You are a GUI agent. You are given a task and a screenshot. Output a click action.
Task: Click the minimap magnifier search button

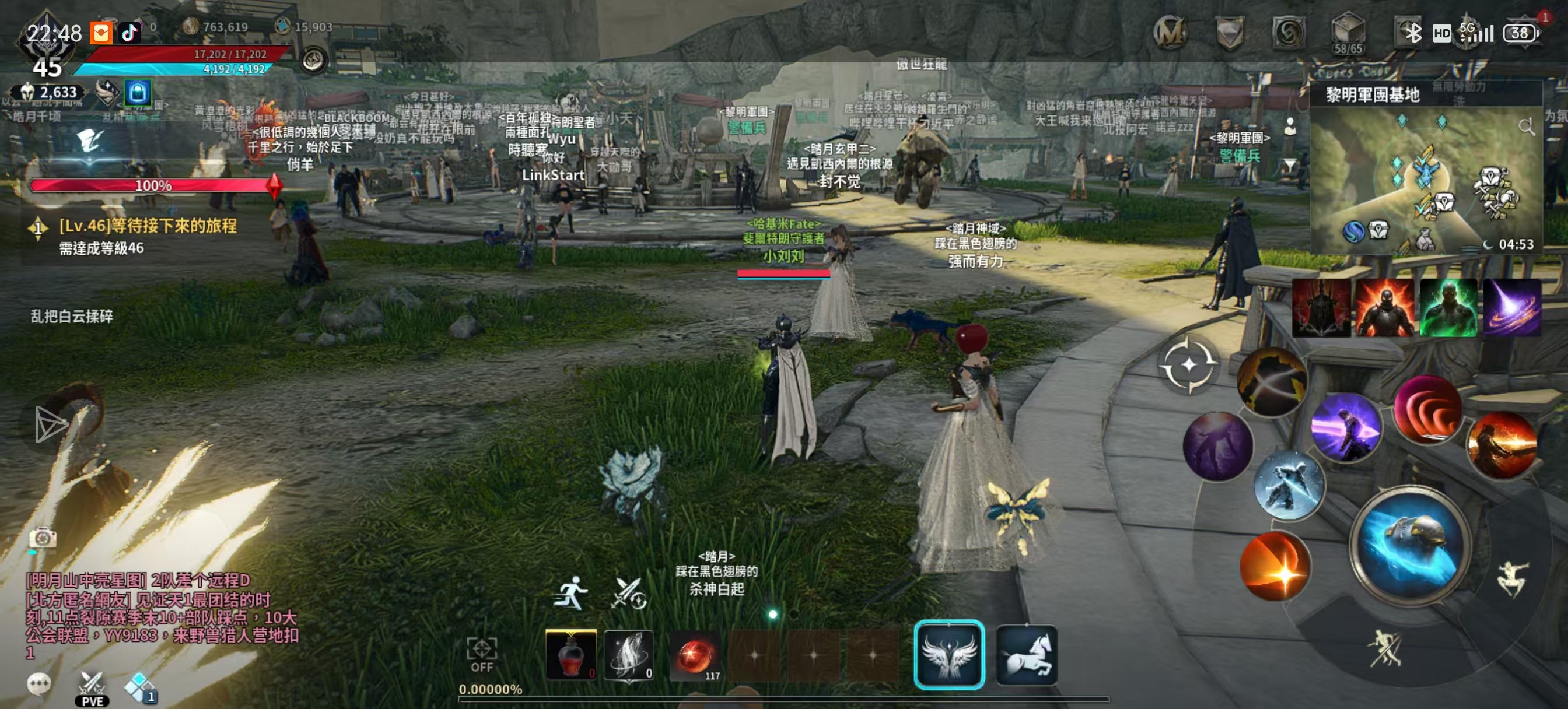1526,127
